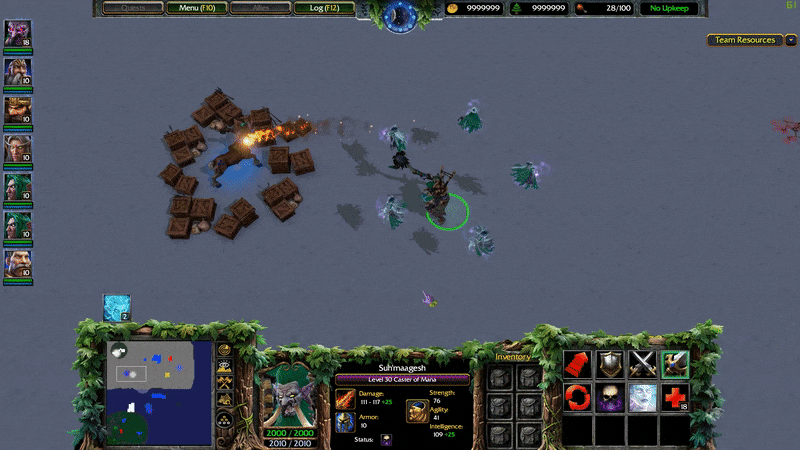Image resolution: width=800 pixels, height=450 pixels.
Task: Click the small arrow beside Team Resources
Action: (x=790, y=40)
